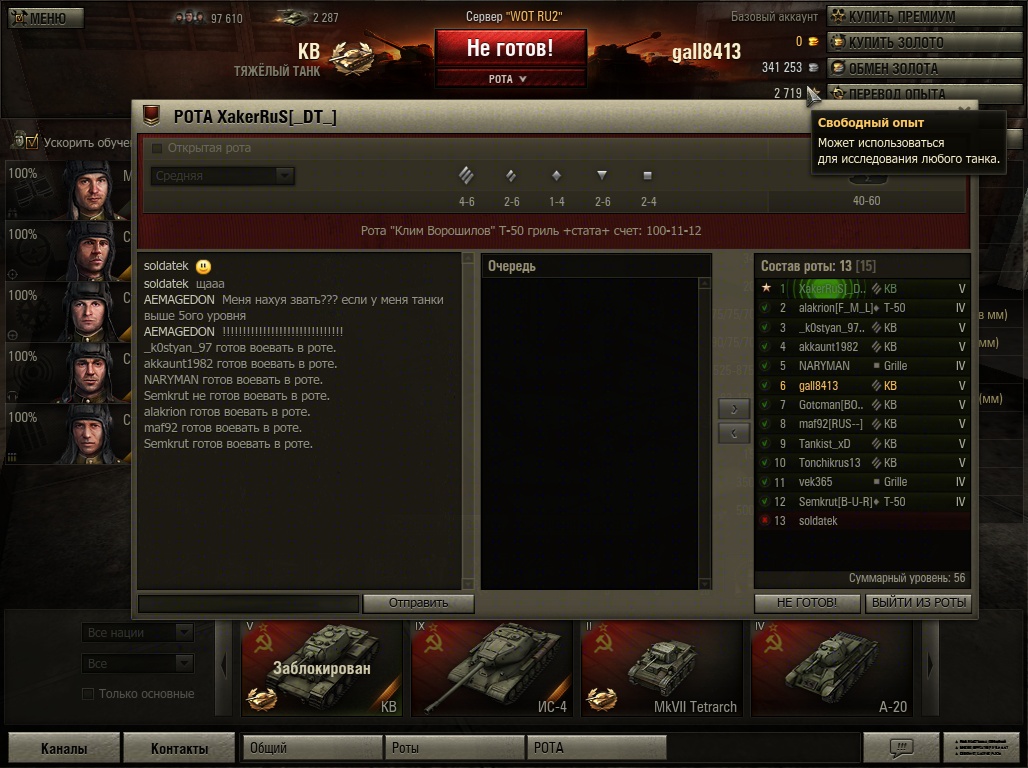This screenshot has width=1028, height=768.
Task: Select the А-20 tank thumbnail
Action: pos(831,668)
